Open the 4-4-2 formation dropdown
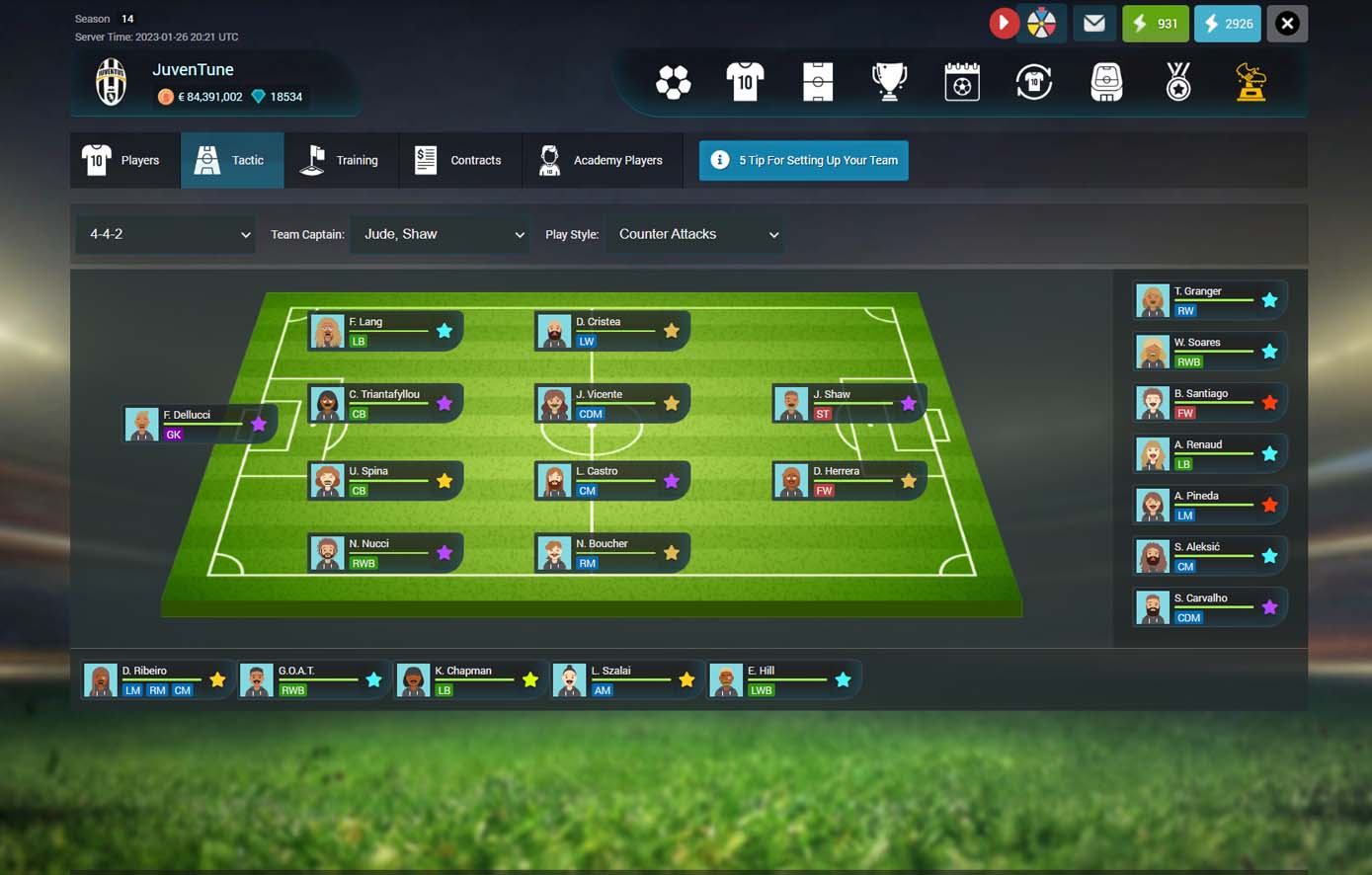 tap(166, 234)
